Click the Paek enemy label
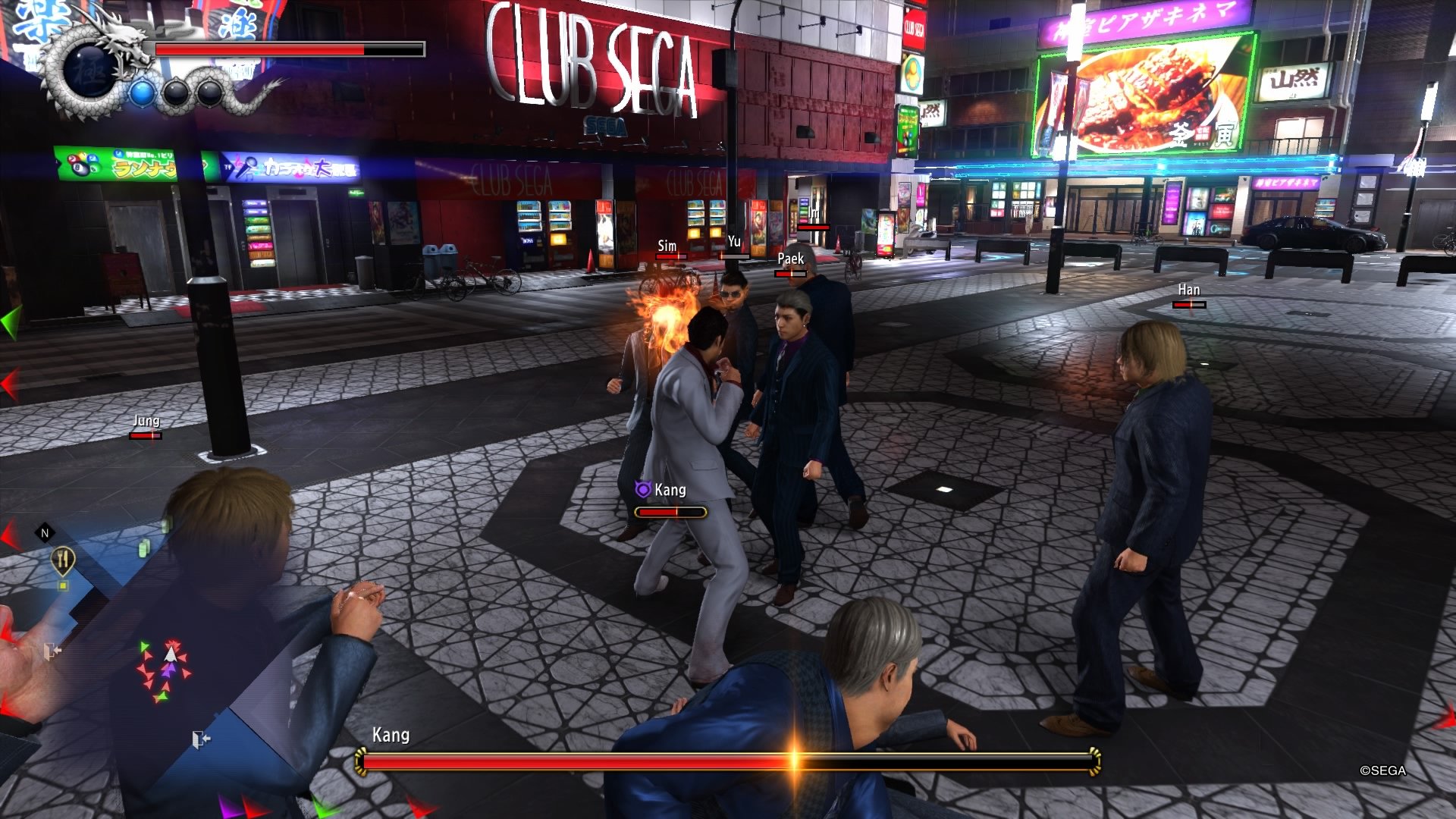The width and height of the screenshot is (1456, 819). (x=791, y=259)
